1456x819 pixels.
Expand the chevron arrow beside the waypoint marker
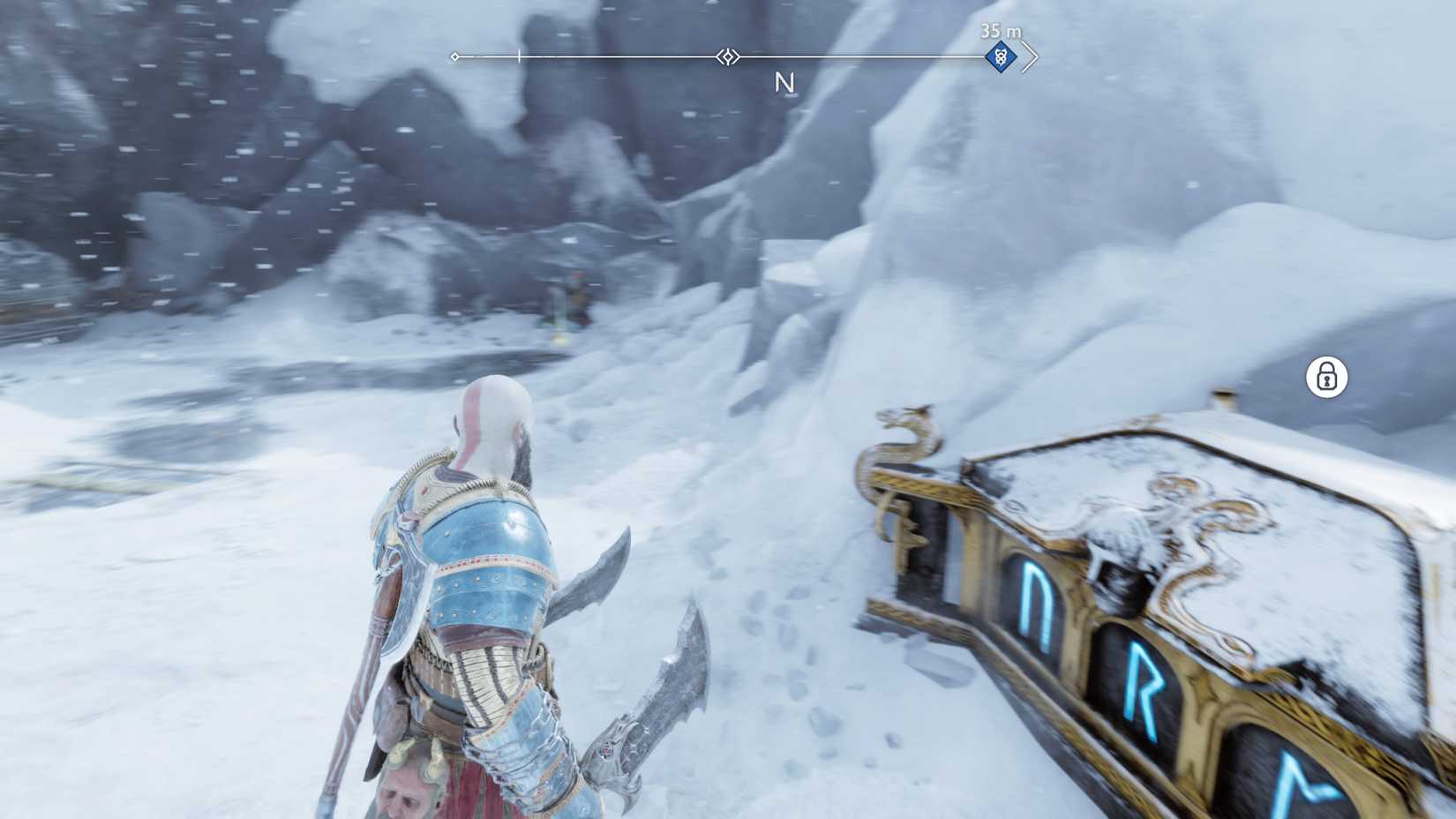[1029, 56]
